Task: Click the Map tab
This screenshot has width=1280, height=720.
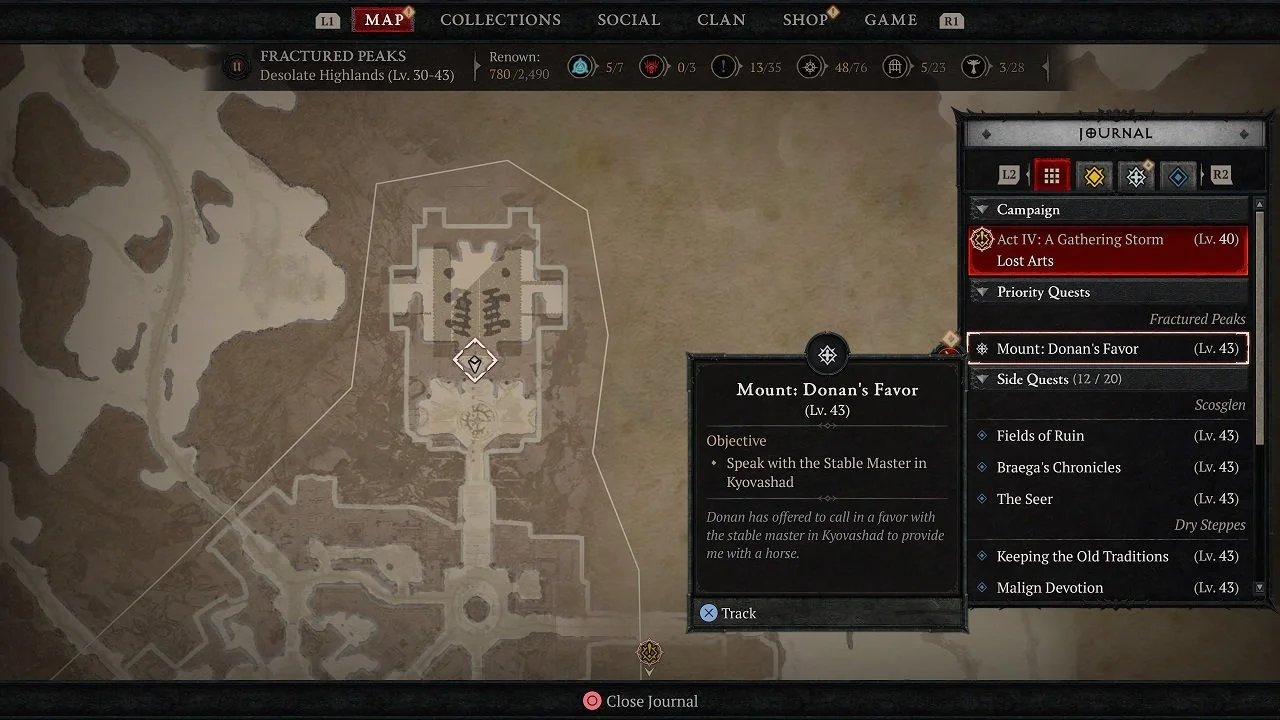Action: click(x=384, y=20)
